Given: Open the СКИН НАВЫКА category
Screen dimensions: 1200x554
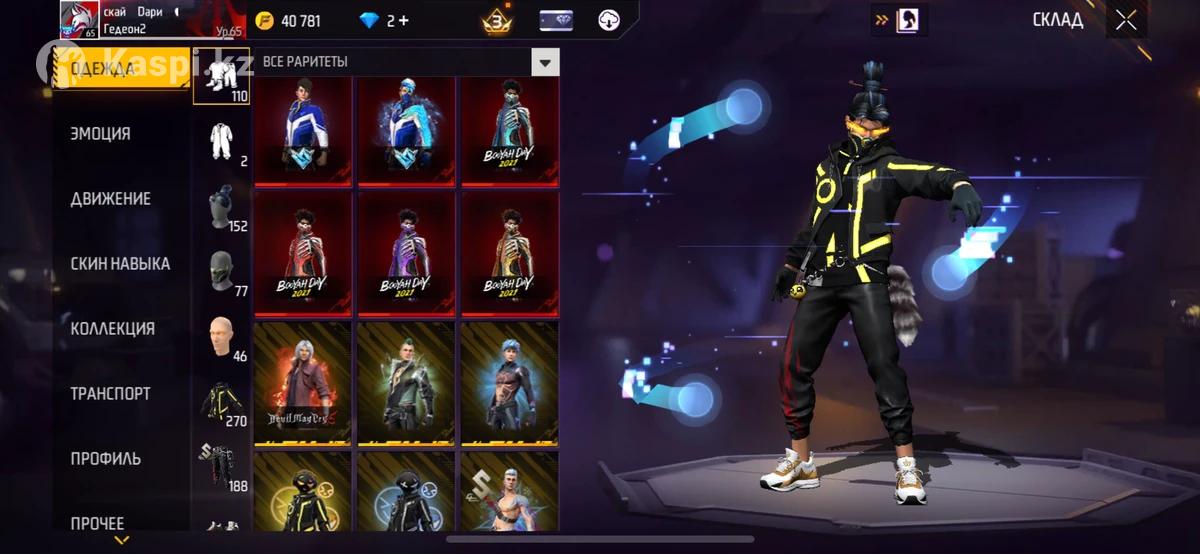Looking at the screenshot, I should pos(120,264).
